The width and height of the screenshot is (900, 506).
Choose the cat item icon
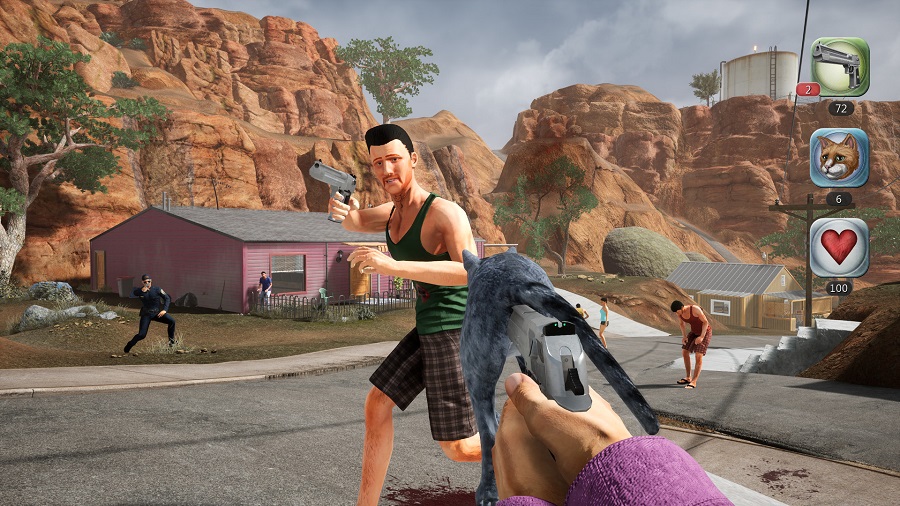click(x=839, y=157)
